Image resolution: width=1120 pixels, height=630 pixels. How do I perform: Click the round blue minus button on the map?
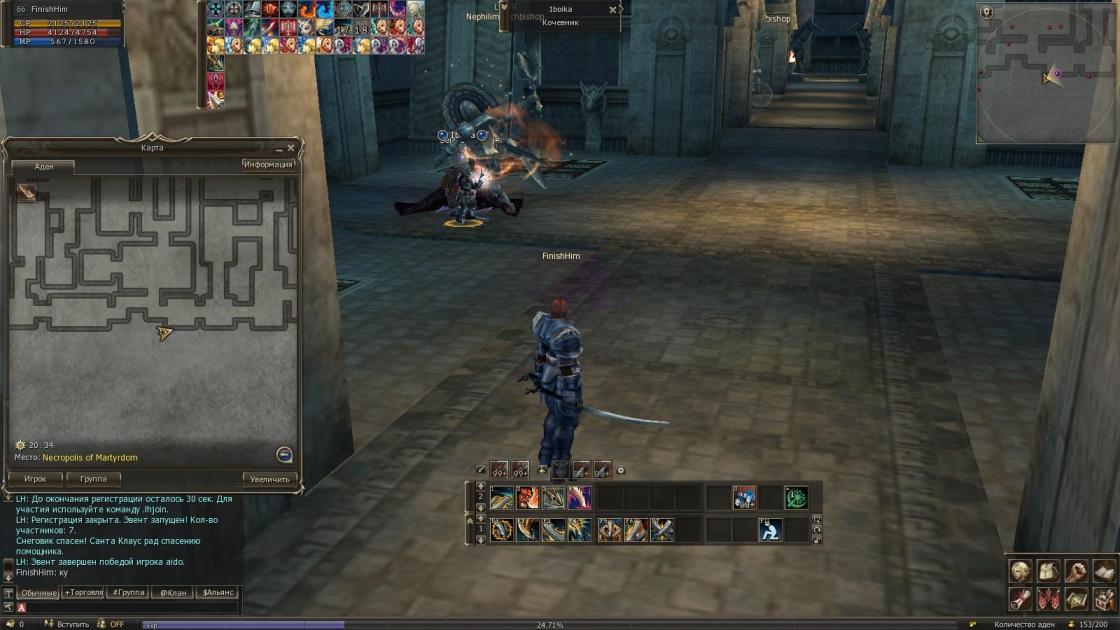coord(284,454)
